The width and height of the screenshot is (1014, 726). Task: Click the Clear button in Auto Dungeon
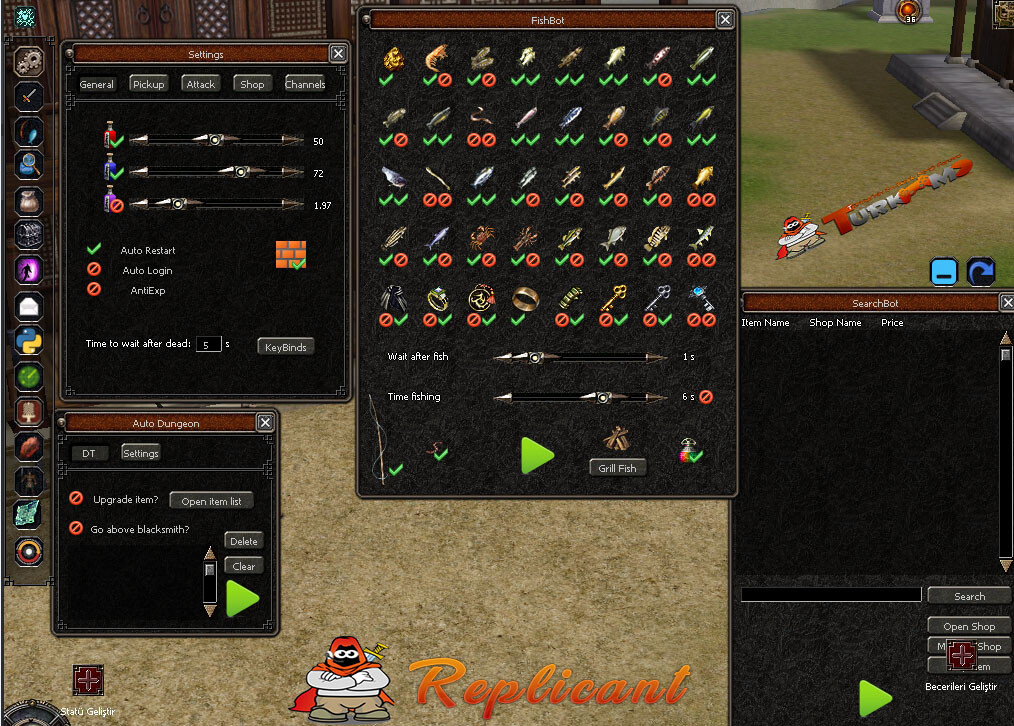243,566
